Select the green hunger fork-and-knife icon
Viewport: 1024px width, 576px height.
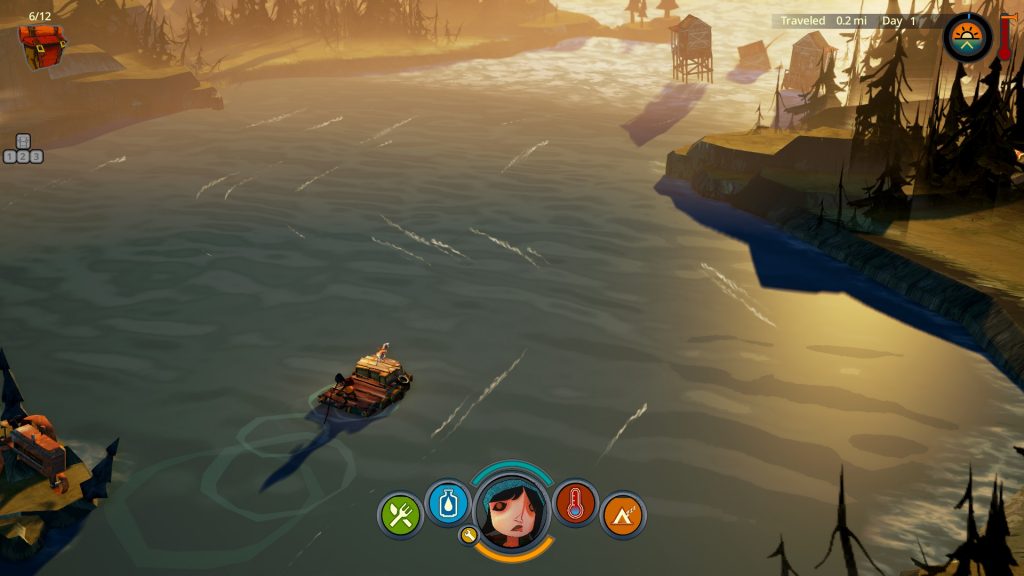(401, 515)
